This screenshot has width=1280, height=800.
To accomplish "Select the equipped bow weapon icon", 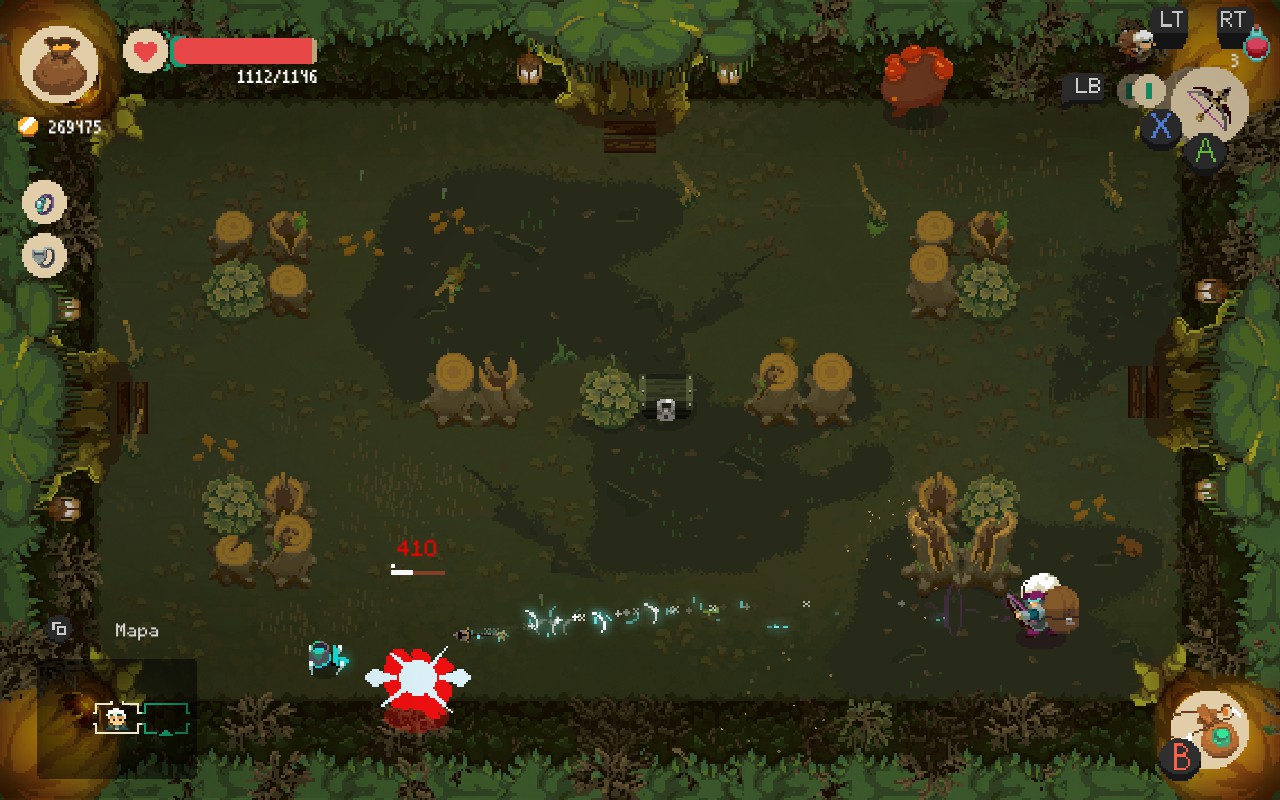I will coord(1209,103).
